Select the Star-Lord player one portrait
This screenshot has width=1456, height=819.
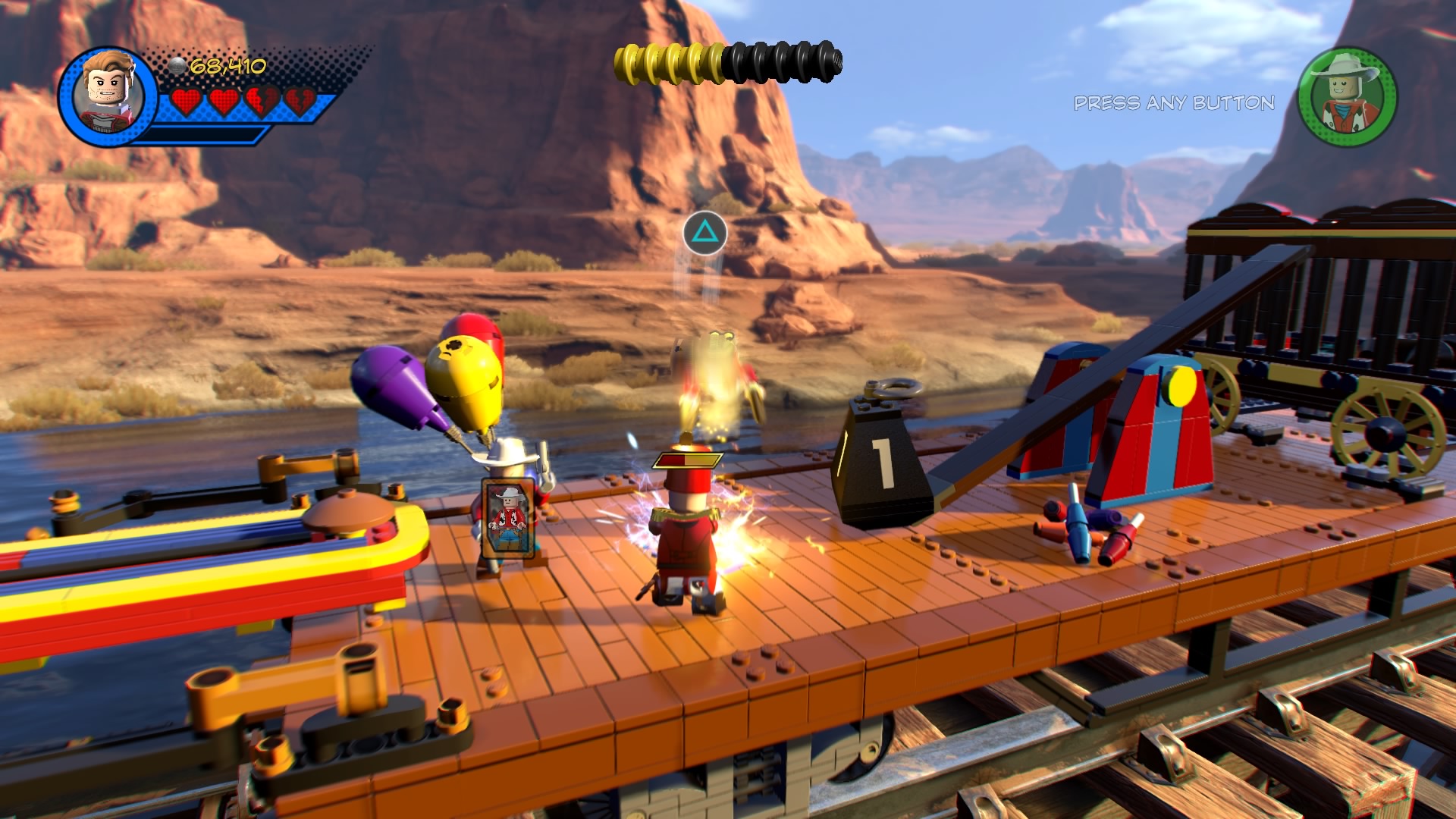click(108, 97)
